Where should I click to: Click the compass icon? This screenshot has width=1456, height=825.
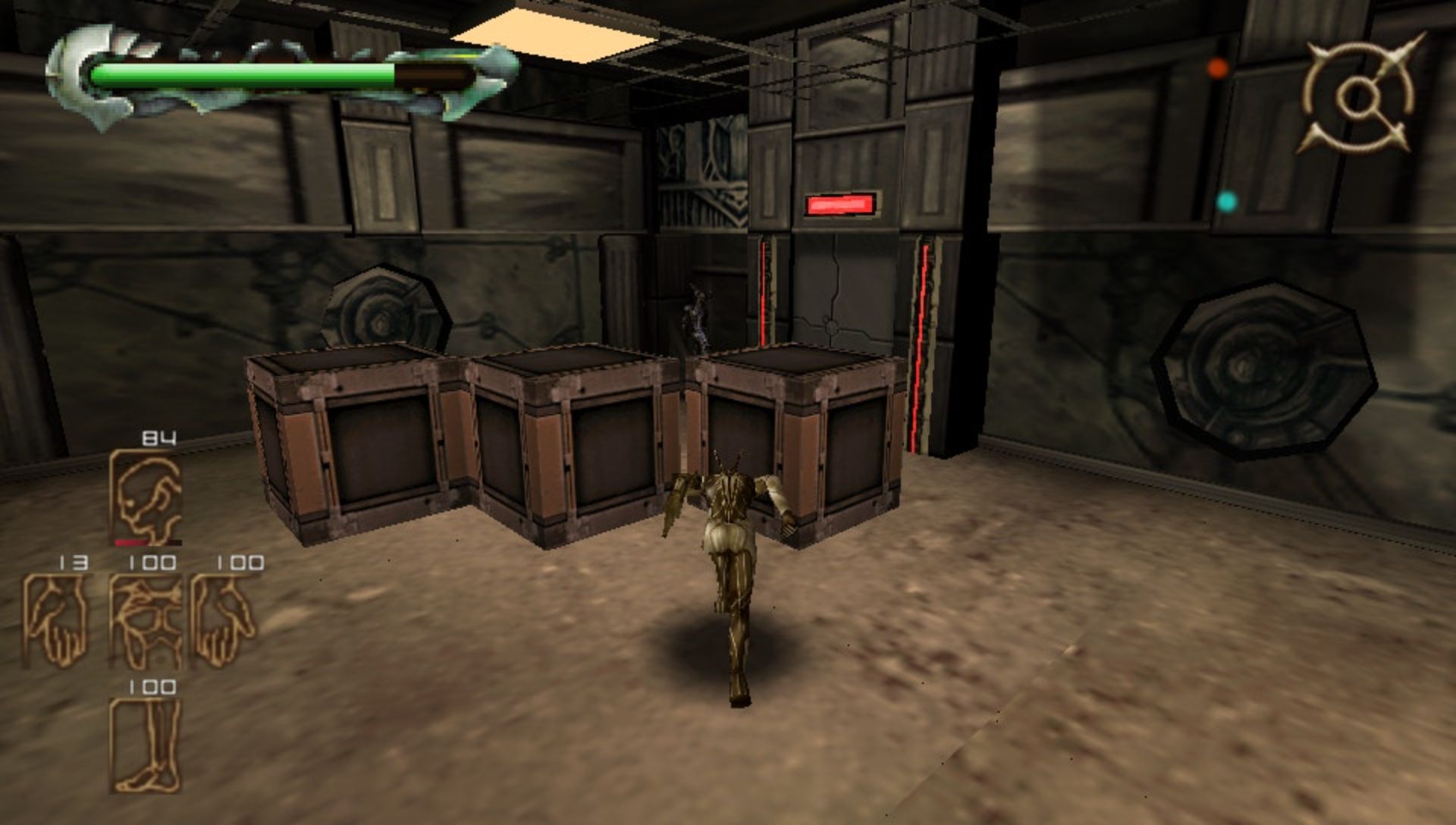point(1360,96)
